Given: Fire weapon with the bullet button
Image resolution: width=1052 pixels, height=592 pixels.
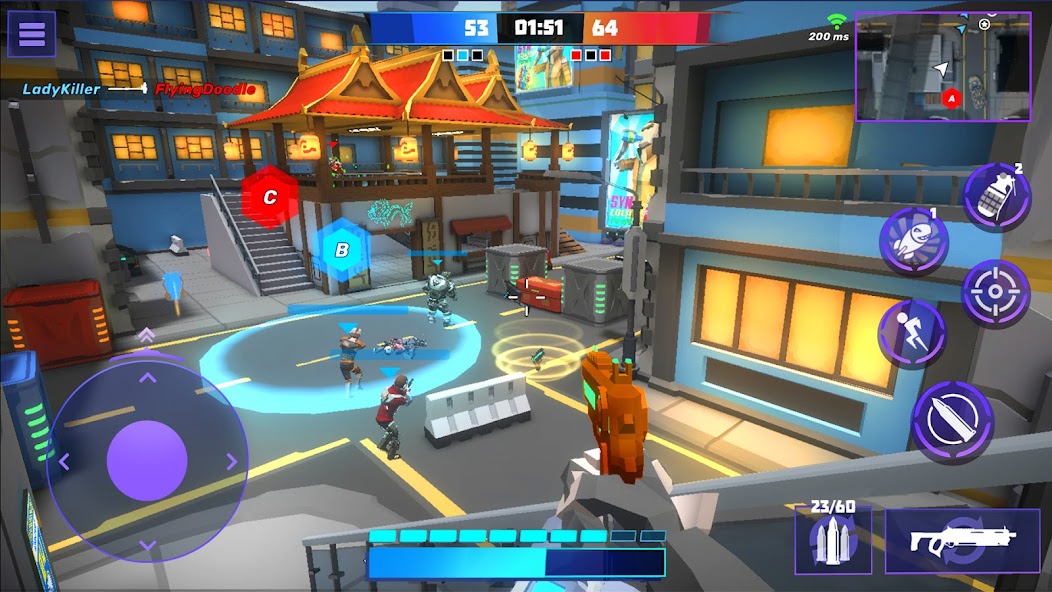Looking at the screenshot, I should pos(951,422).
